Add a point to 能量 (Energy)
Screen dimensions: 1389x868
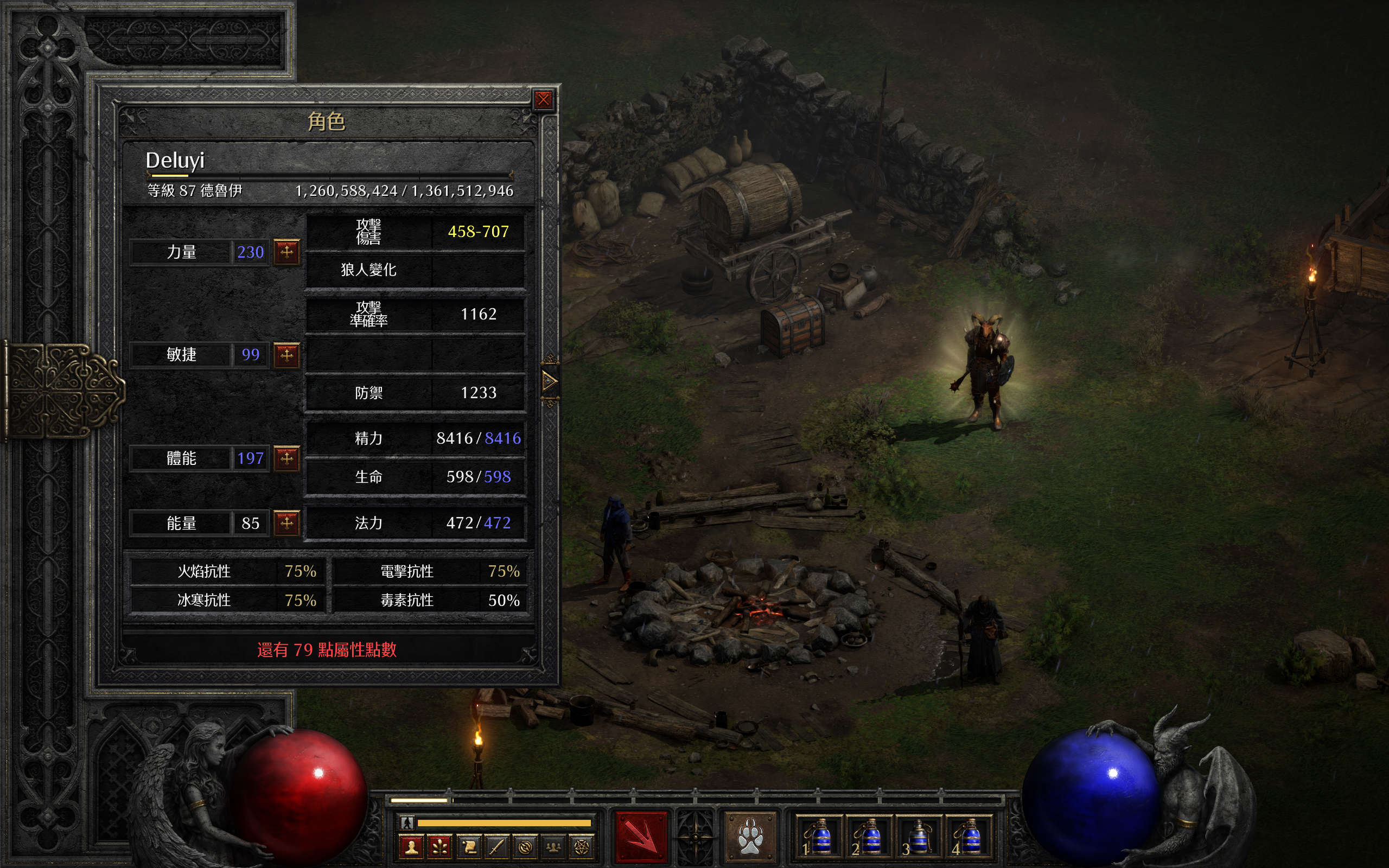coord(286,522)
